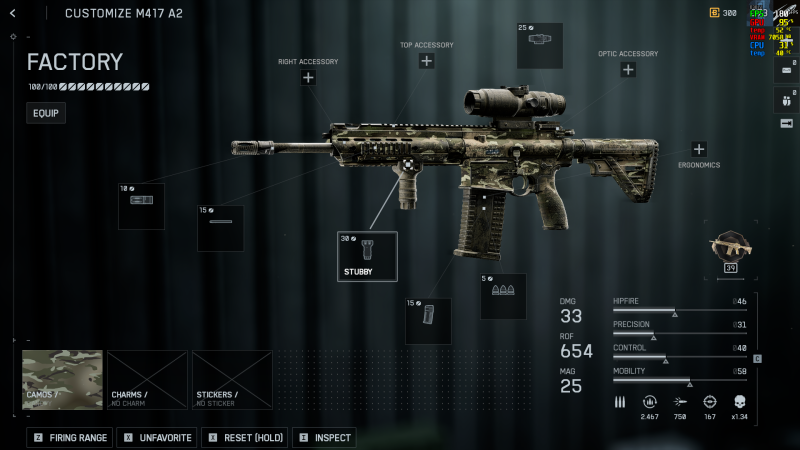
Task: Open the Camos customization tile
Action: click(x=62, y=380)
